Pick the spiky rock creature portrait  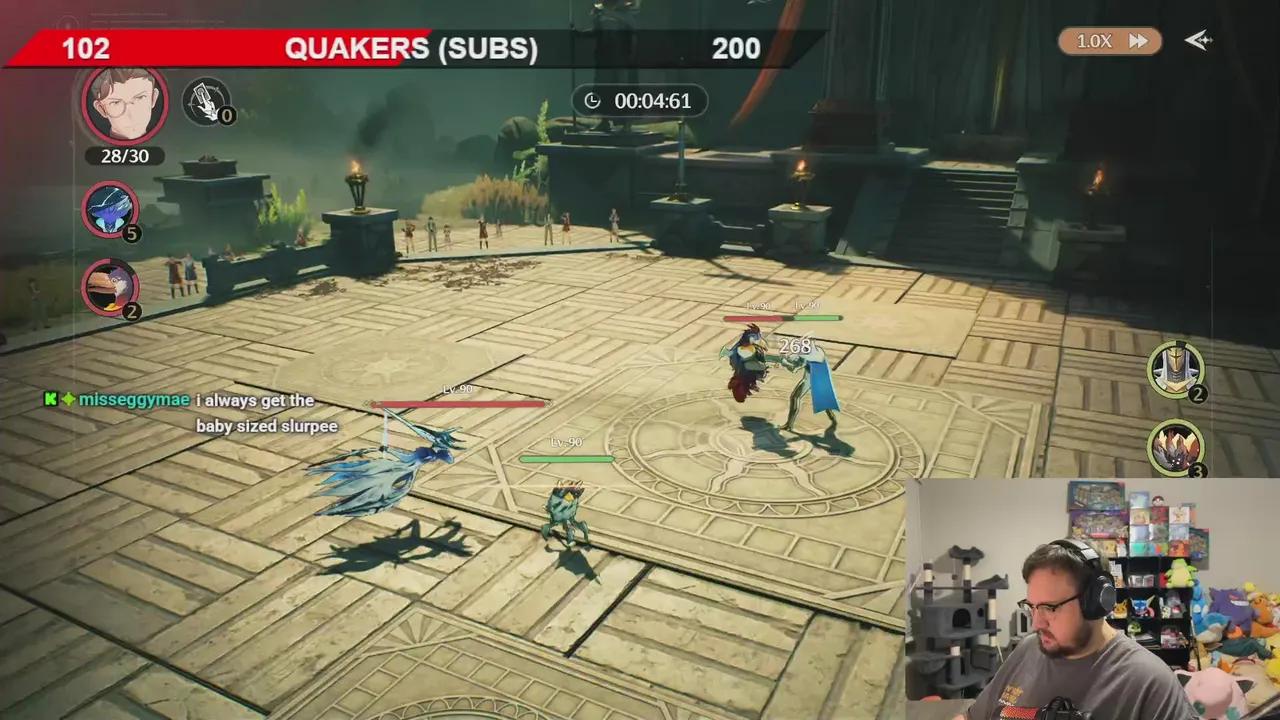pos(1175,446)
